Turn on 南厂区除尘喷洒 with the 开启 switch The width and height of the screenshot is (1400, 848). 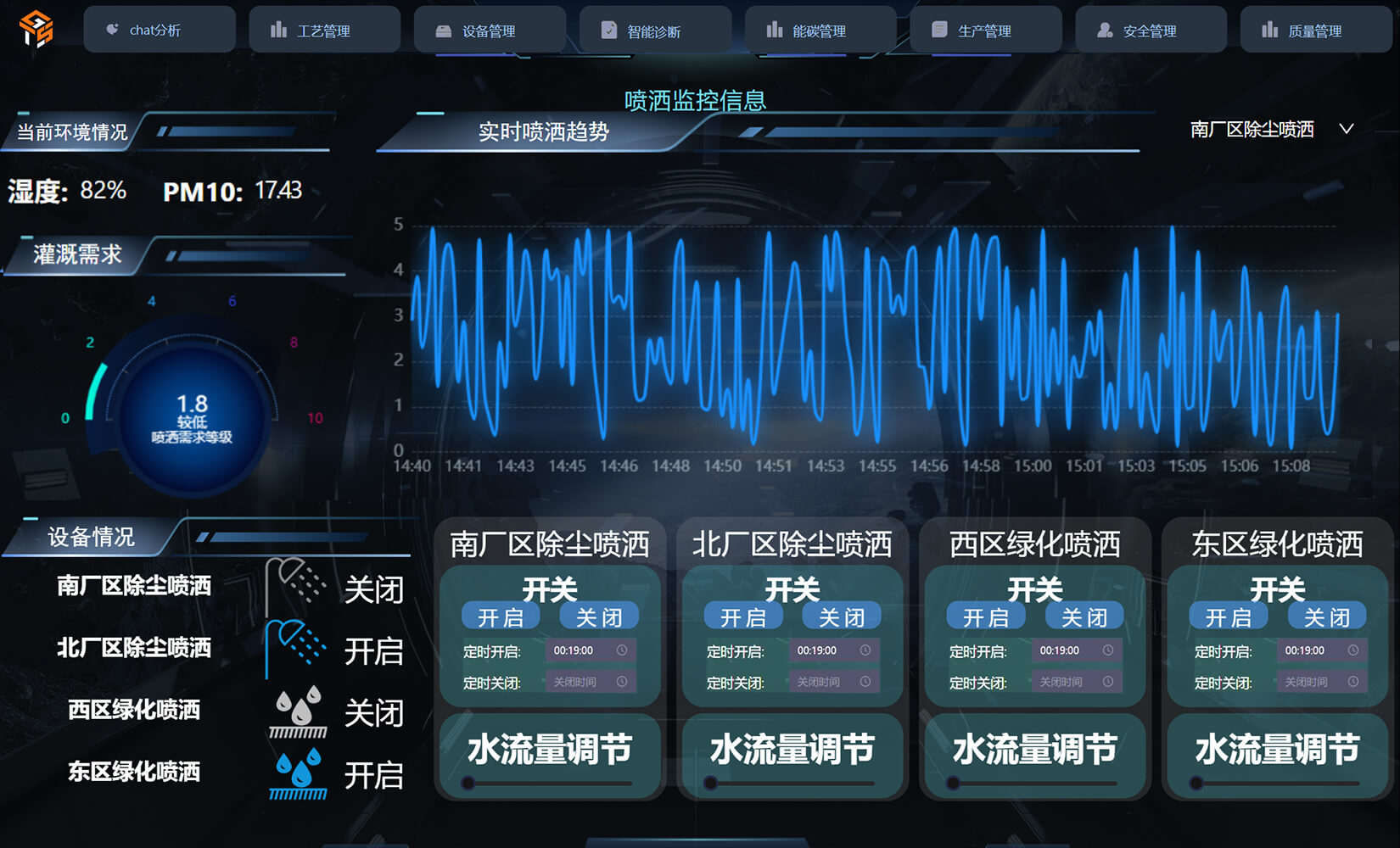point(501,616)
